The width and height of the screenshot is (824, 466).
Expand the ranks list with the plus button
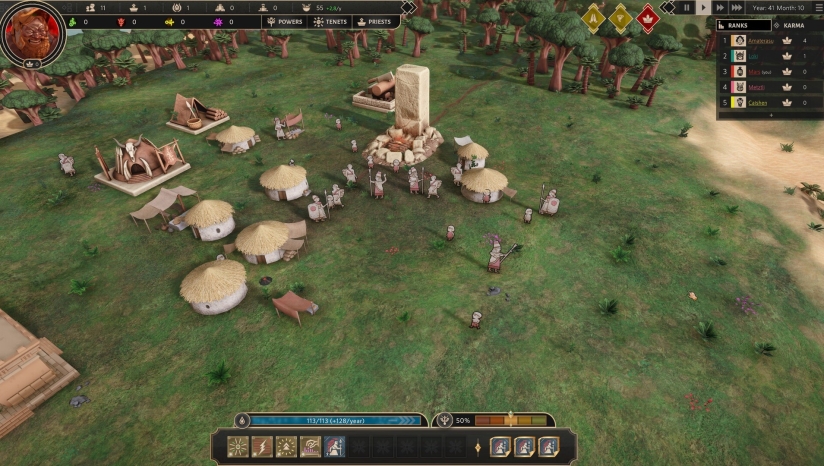tap(770, 115)
